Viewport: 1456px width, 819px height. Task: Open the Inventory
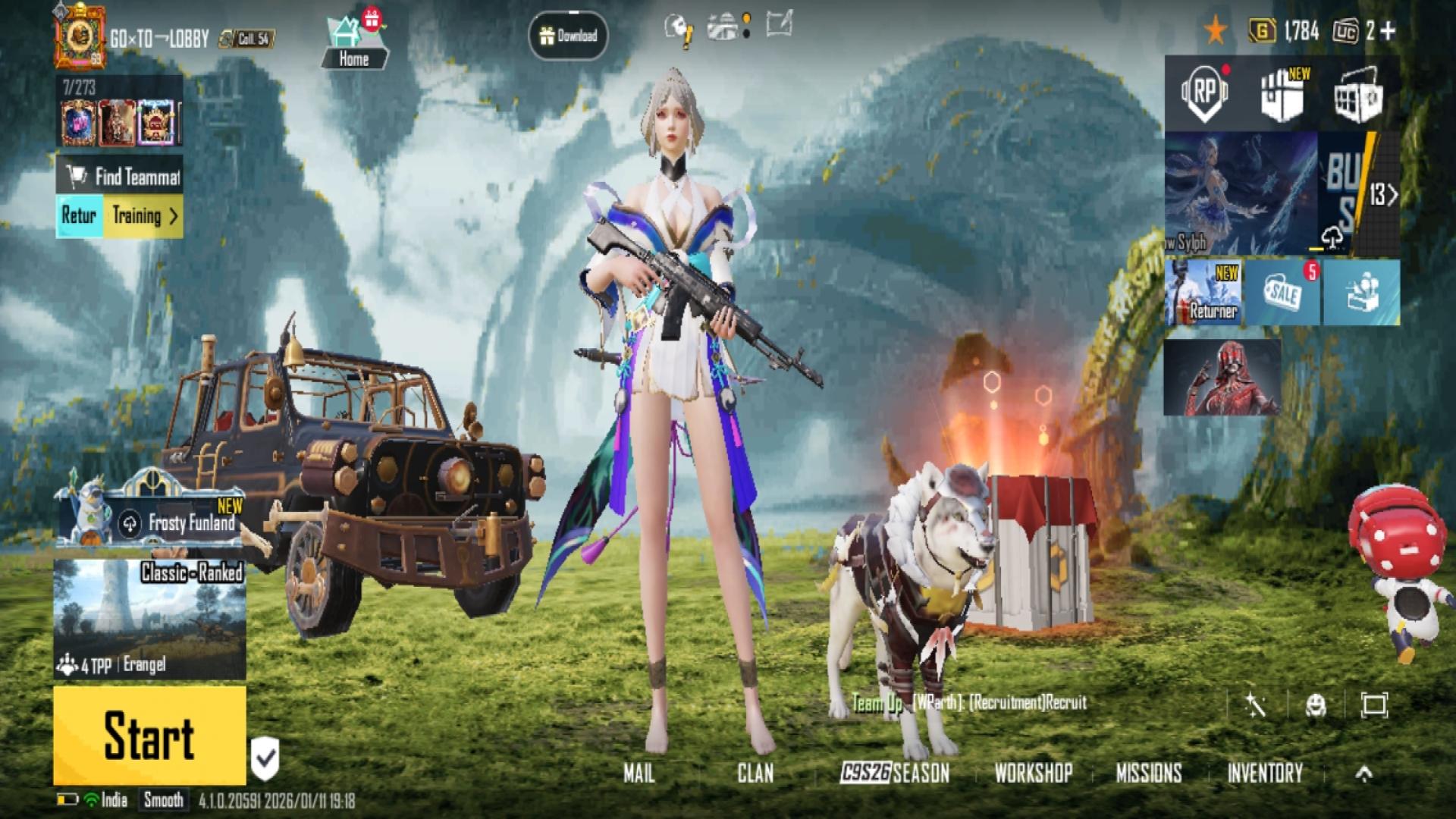click(1264, 773)
